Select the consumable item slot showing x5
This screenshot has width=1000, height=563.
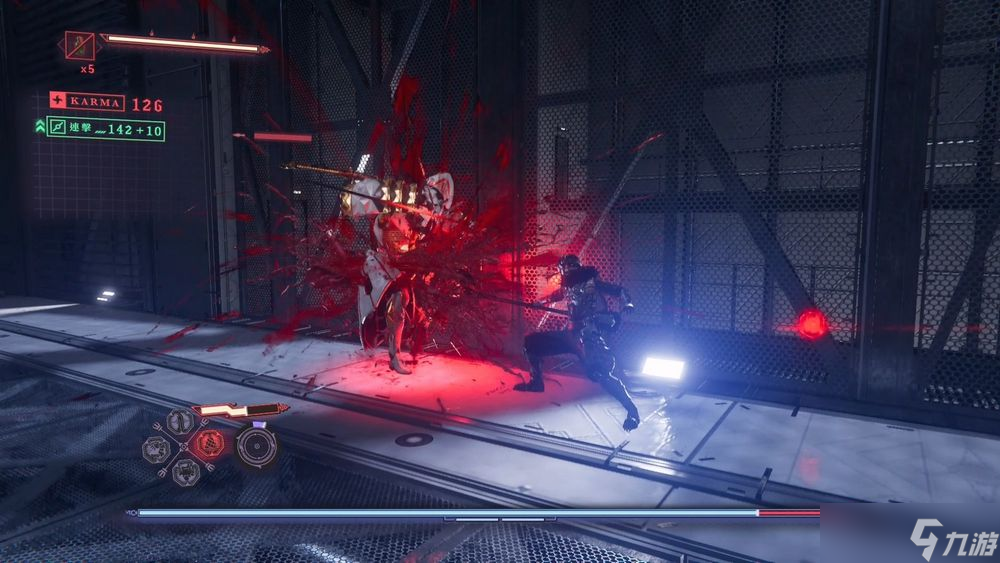pos(79,46)
